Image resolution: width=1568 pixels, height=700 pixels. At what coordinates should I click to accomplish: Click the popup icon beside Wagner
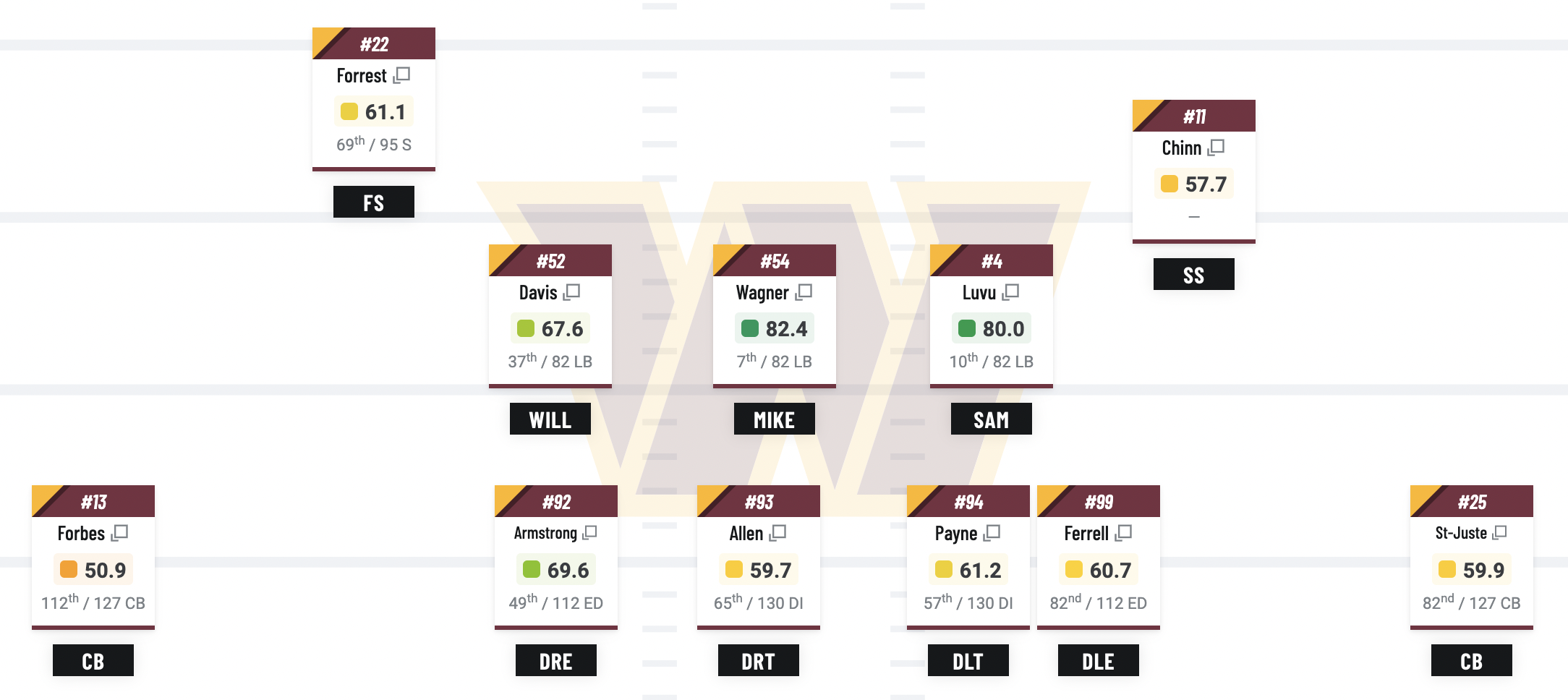[x=804, y=292]
